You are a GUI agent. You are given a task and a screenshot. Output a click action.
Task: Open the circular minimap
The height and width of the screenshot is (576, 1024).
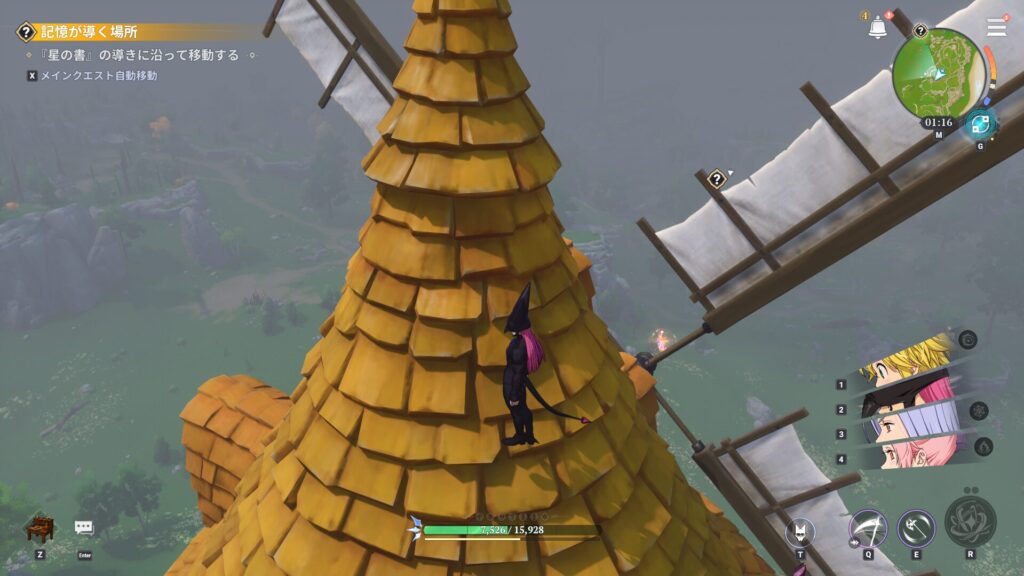click(x=937, y=71)
